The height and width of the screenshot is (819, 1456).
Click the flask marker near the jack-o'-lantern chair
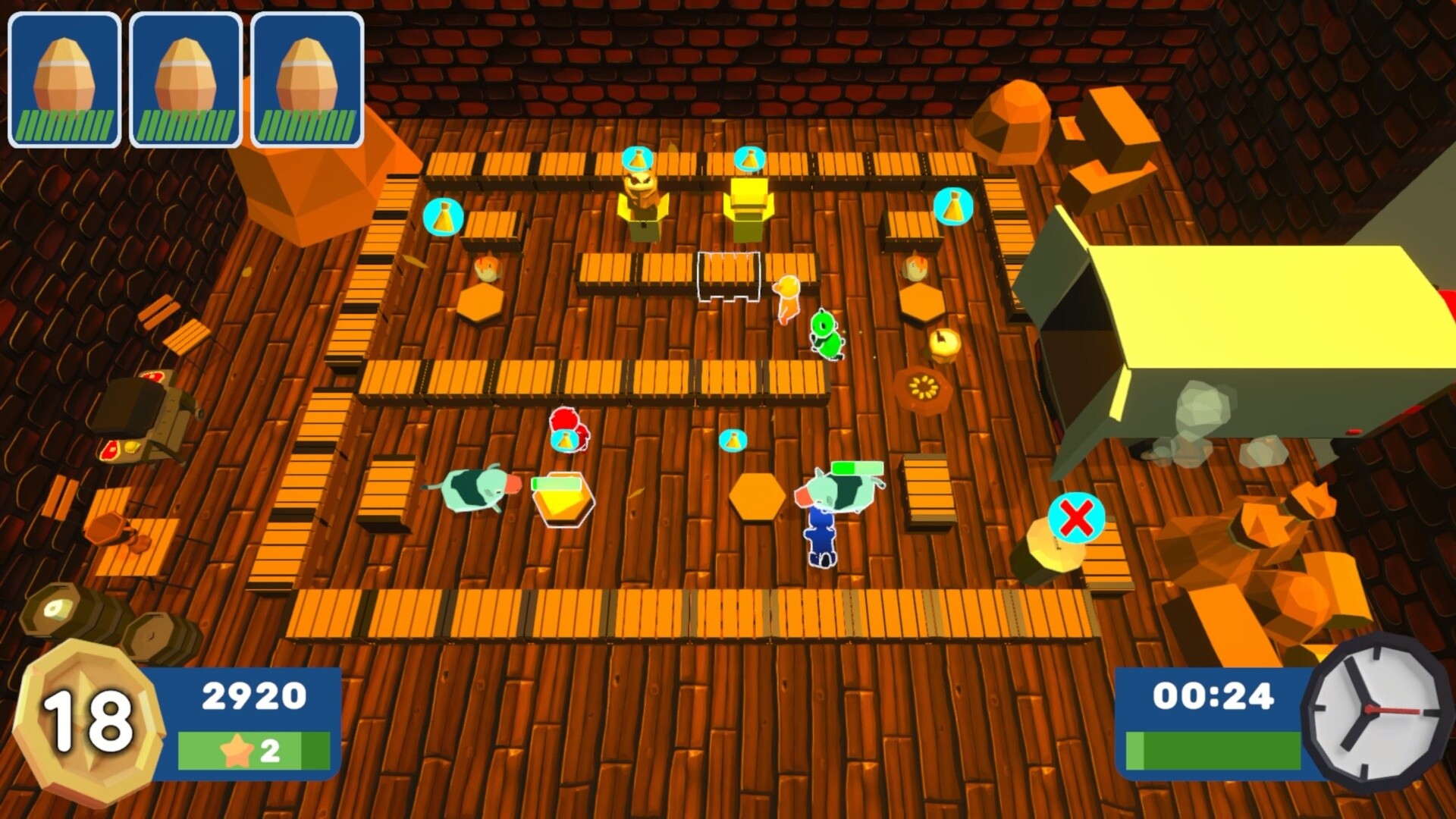(x=639, y=157)
